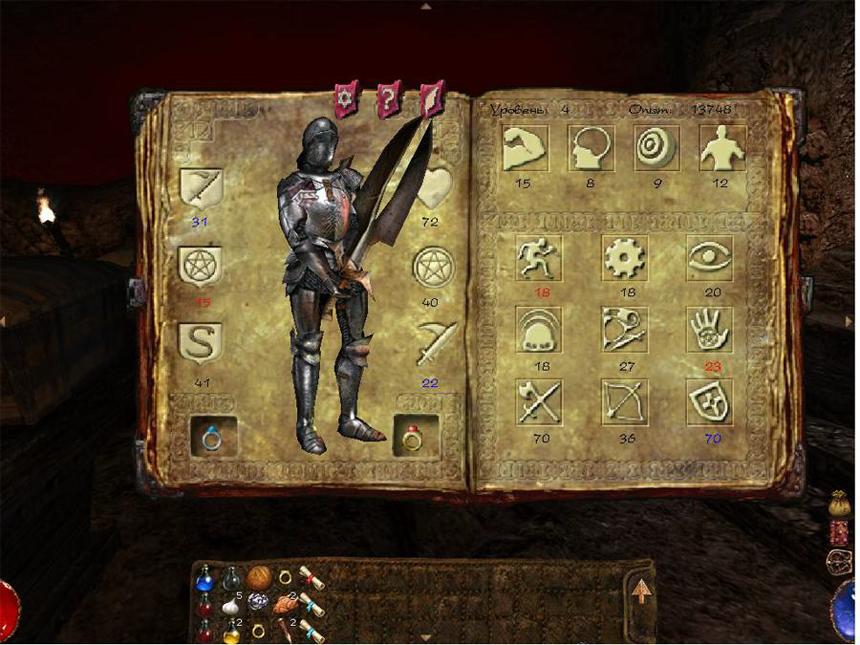Click the Casting hand skill icon

click(x=709, y=329)
